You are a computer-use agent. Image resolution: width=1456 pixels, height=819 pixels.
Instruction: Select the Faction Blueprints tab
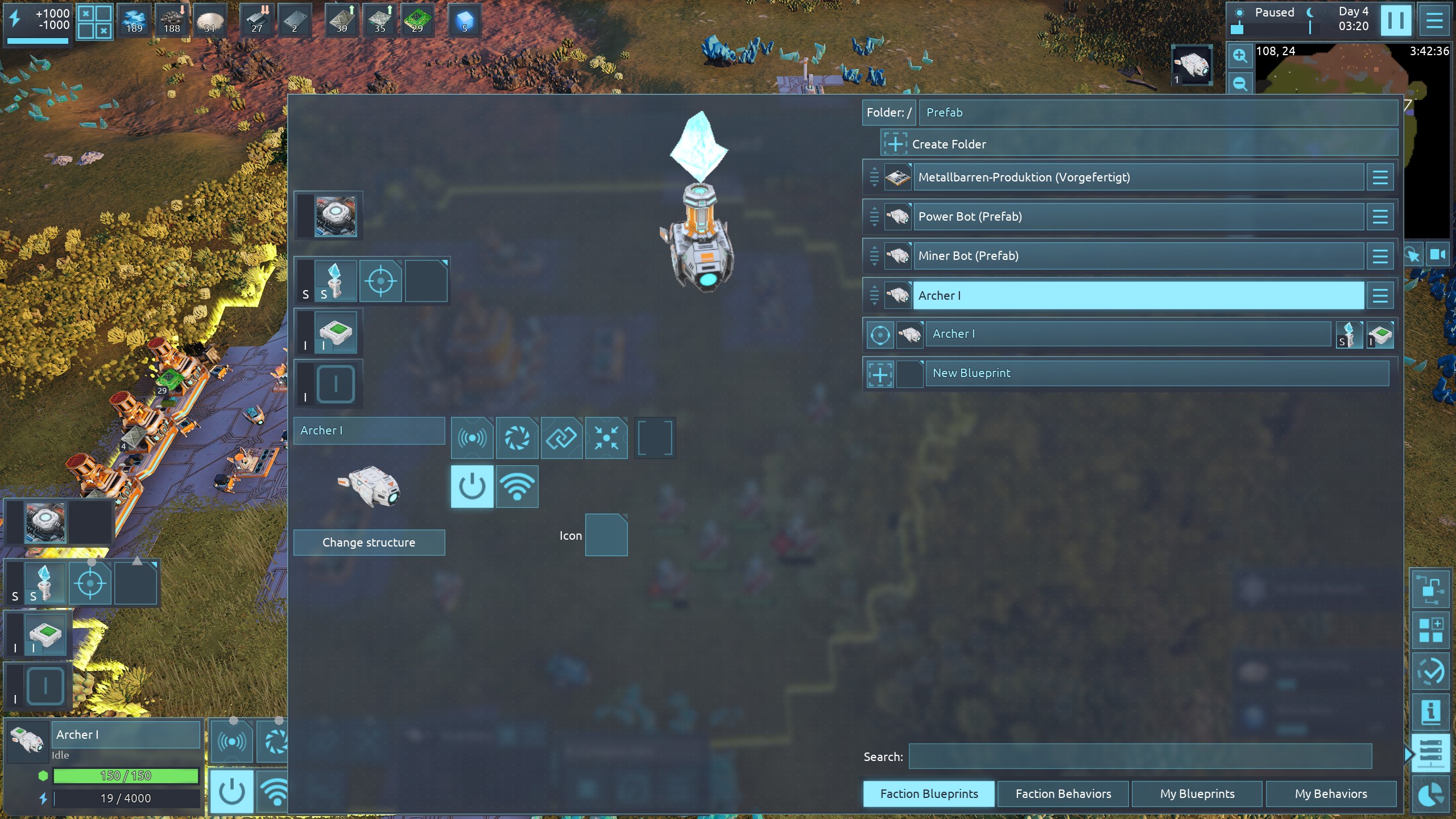[929, 793]
